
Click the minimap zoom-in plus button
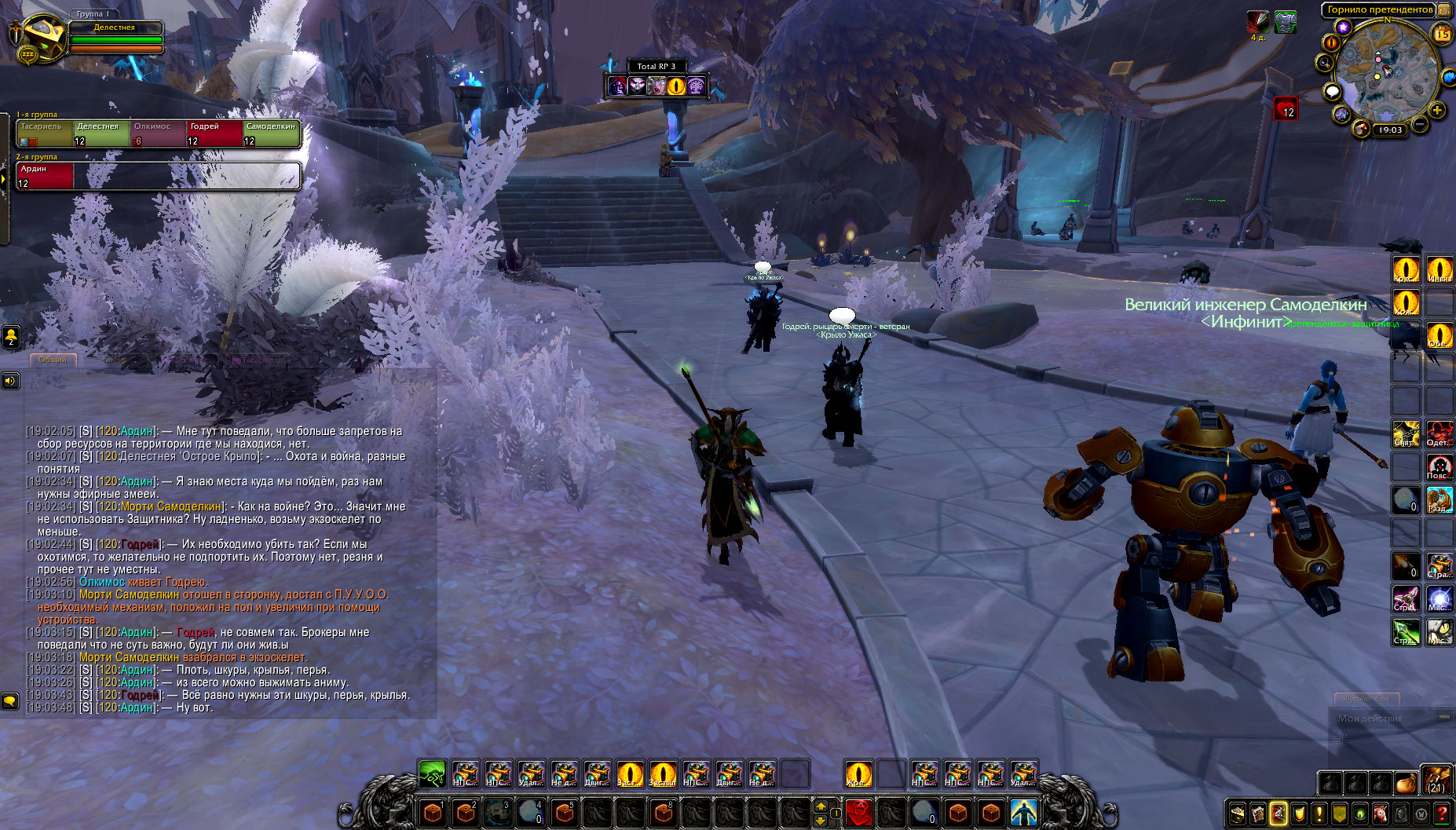tap(1437, 111)
